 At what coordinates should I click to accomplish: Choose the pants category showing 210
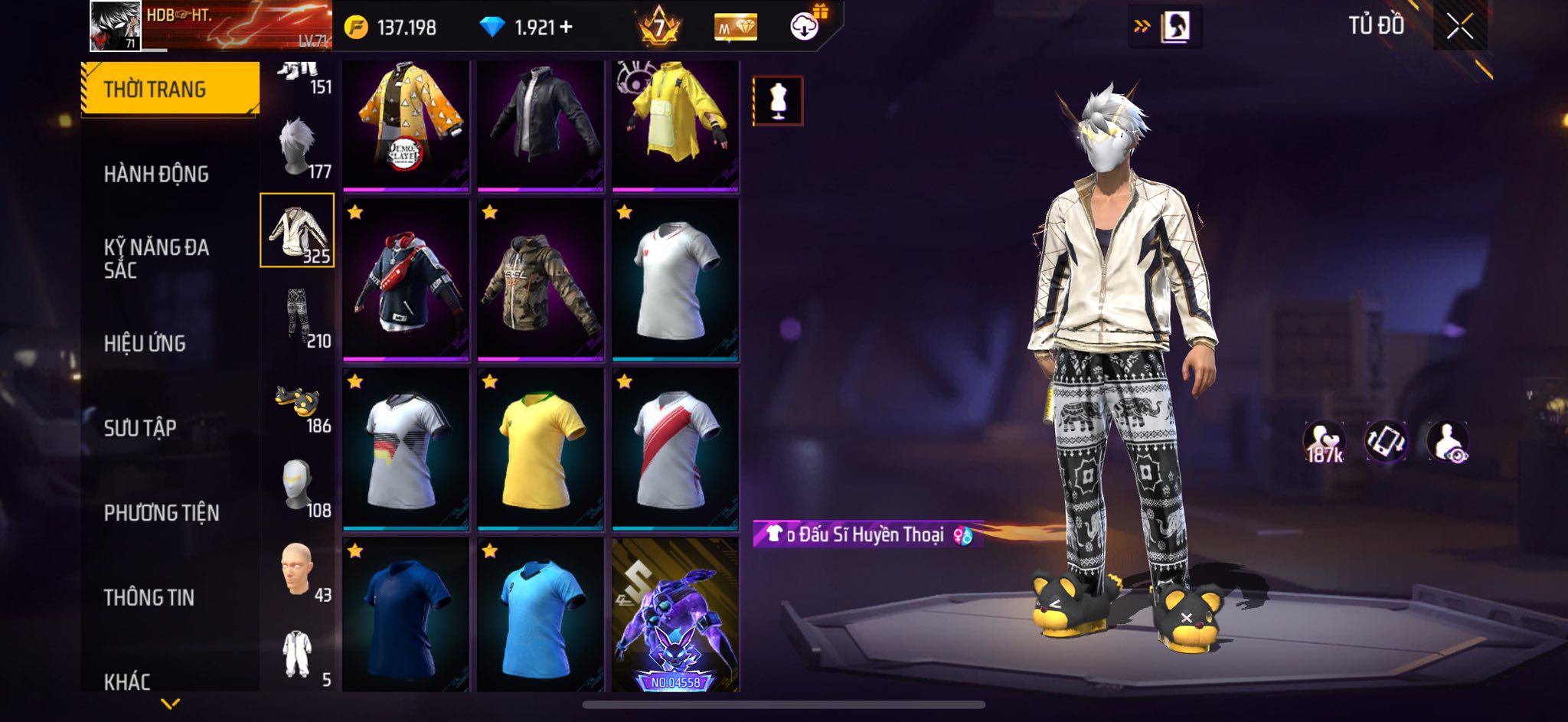coord(298,317)
